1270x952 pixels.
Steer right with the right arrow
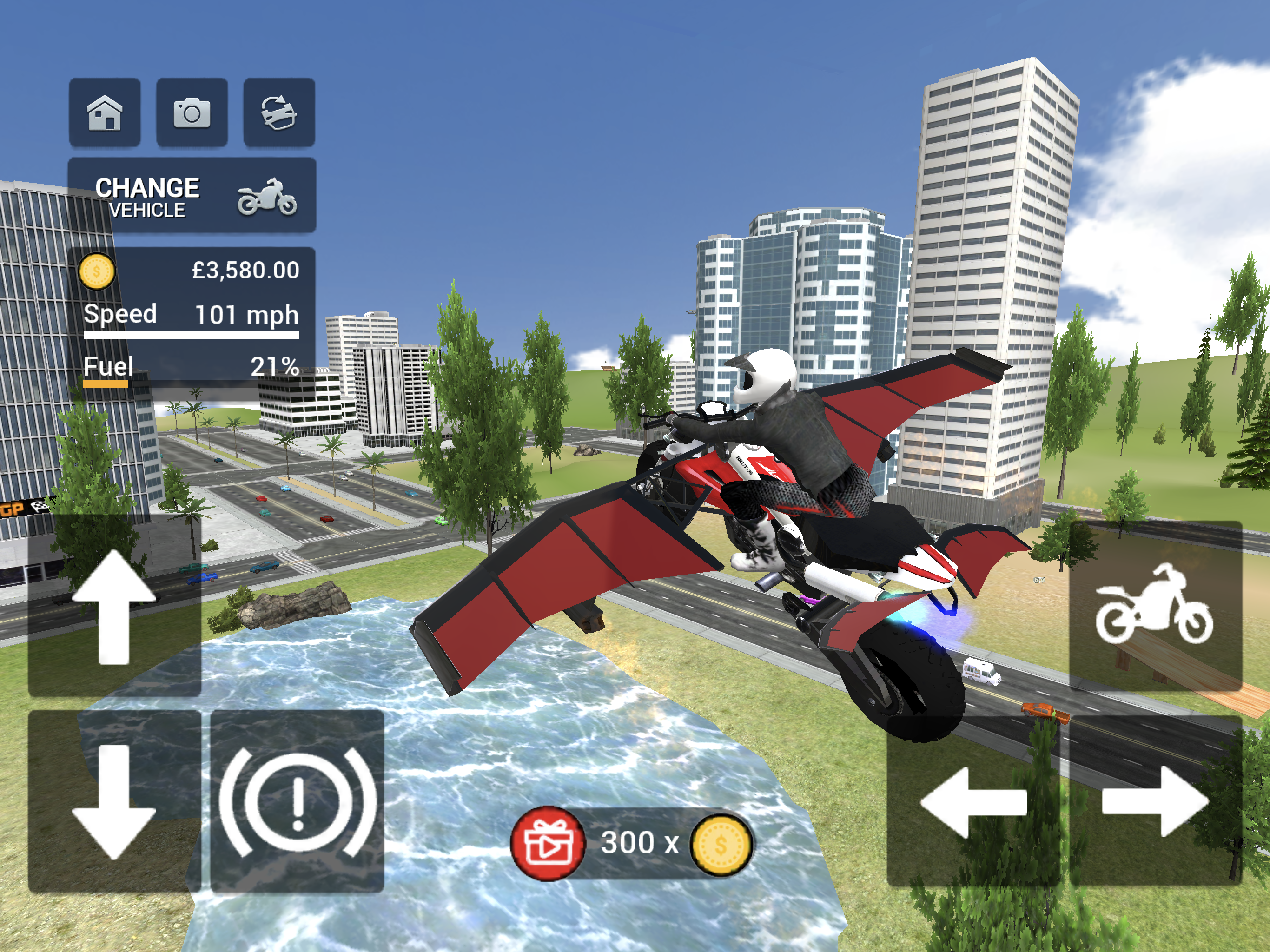pos(1155,801)
